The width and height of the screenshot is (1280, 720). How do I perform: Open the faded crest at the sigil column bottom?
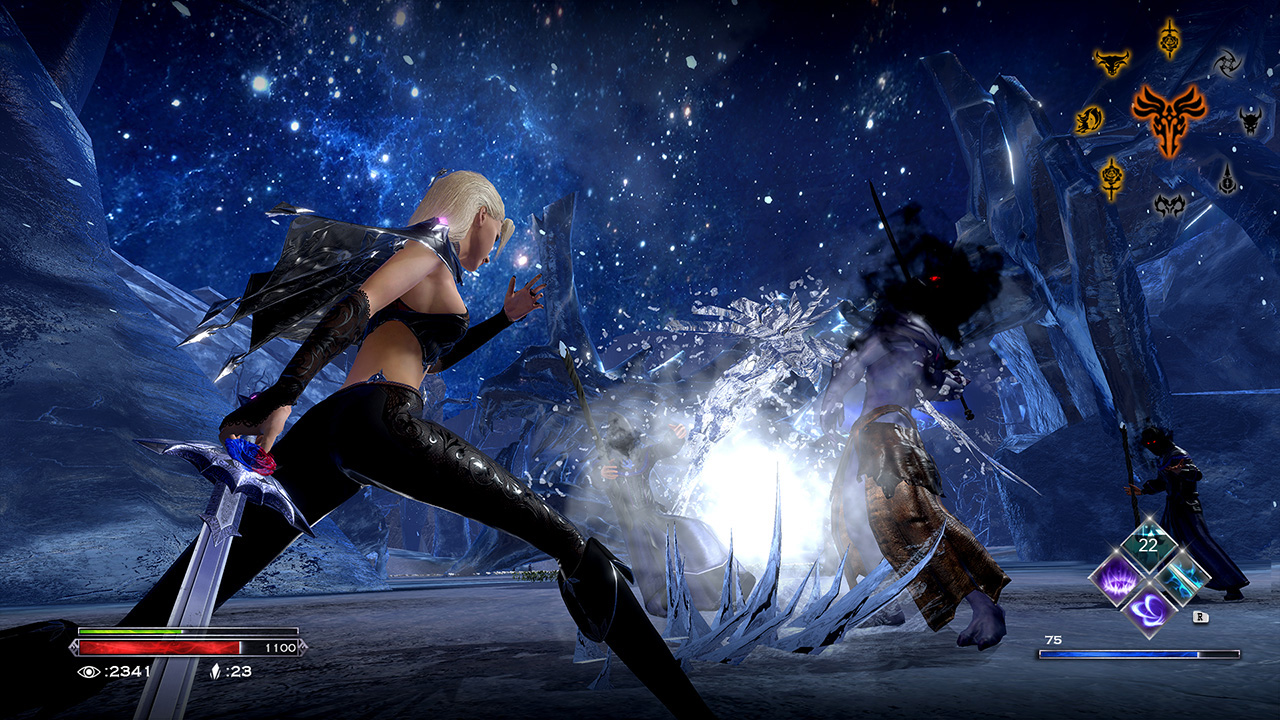[x=1168, y=206]
